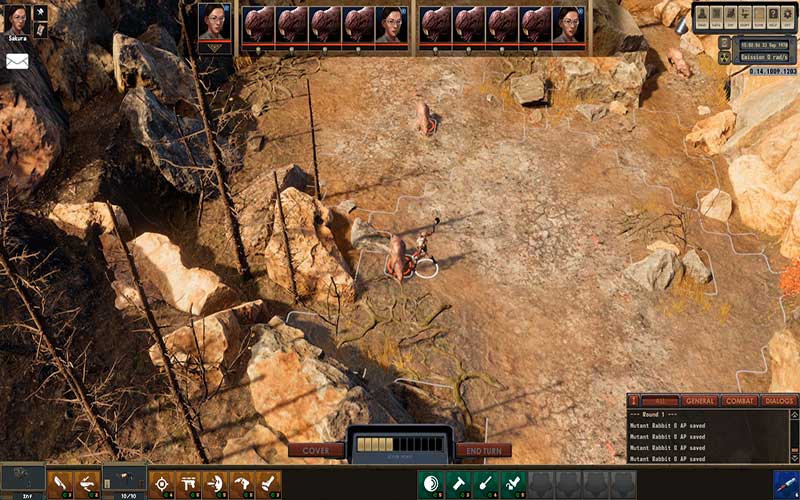Use the syringe item in the corner
The height and width of the screenshot is (500, 800).
[x=785, y=484]
